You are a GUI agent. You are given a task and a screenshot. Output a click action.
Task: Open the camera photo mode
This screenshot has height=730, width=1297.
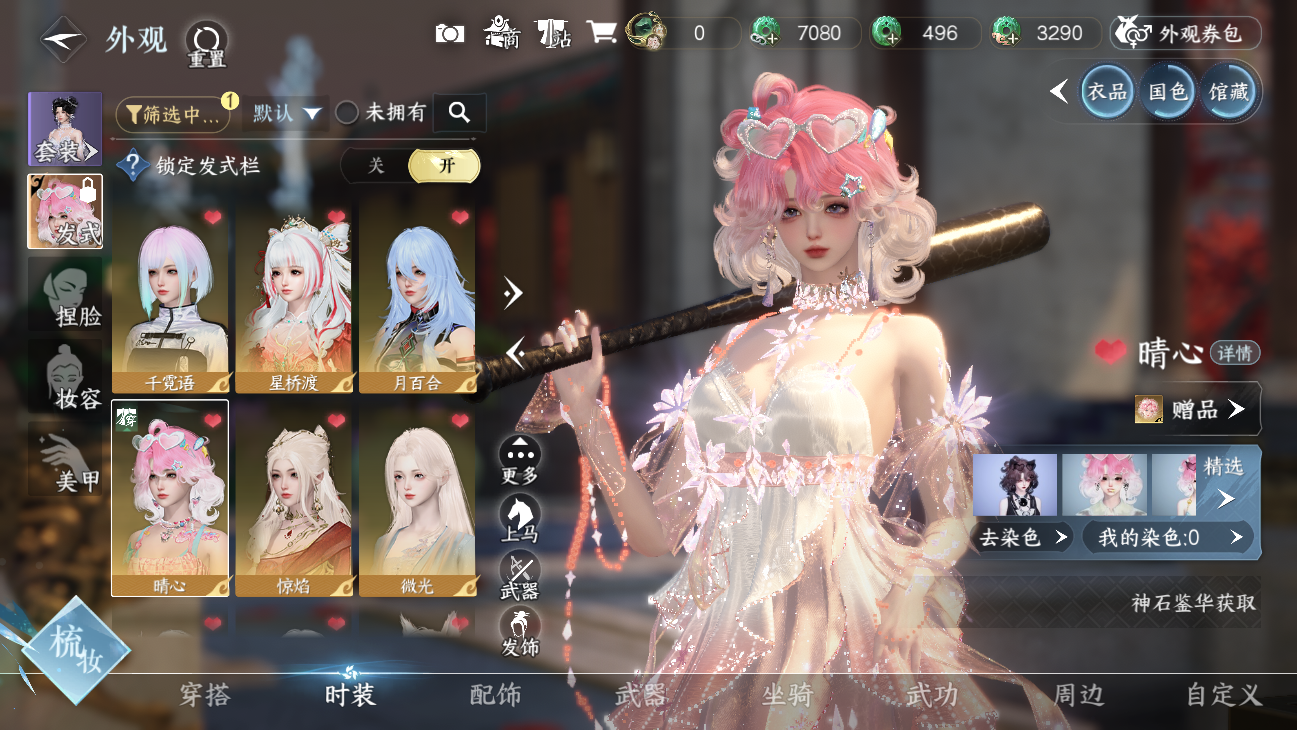click(x=450, y=33)
